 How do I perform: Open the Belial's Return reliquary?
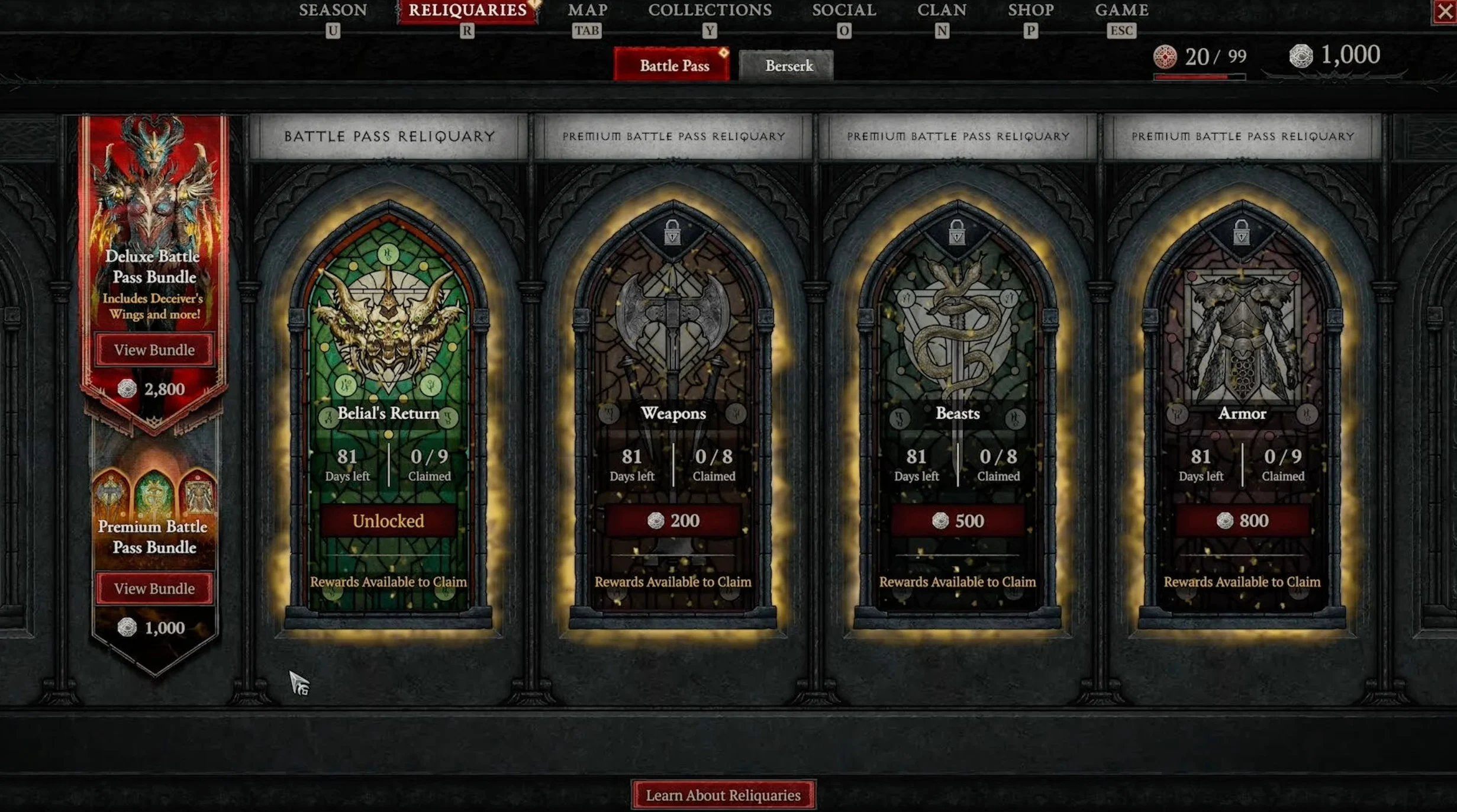(388, 355)
